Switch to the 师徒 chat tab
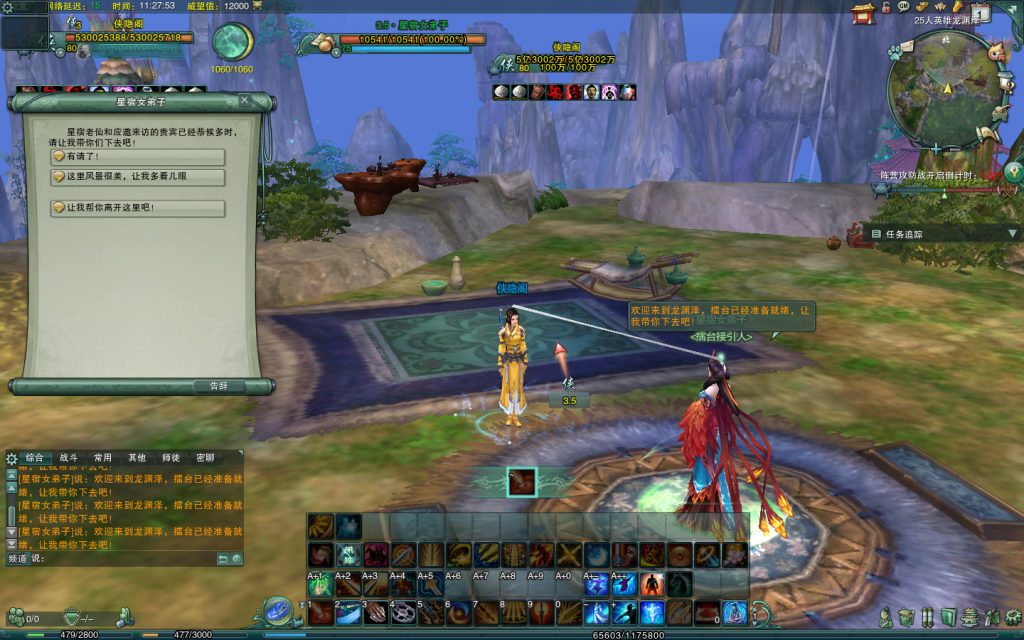The image size is (1024, 640). (x=170, y=457)
